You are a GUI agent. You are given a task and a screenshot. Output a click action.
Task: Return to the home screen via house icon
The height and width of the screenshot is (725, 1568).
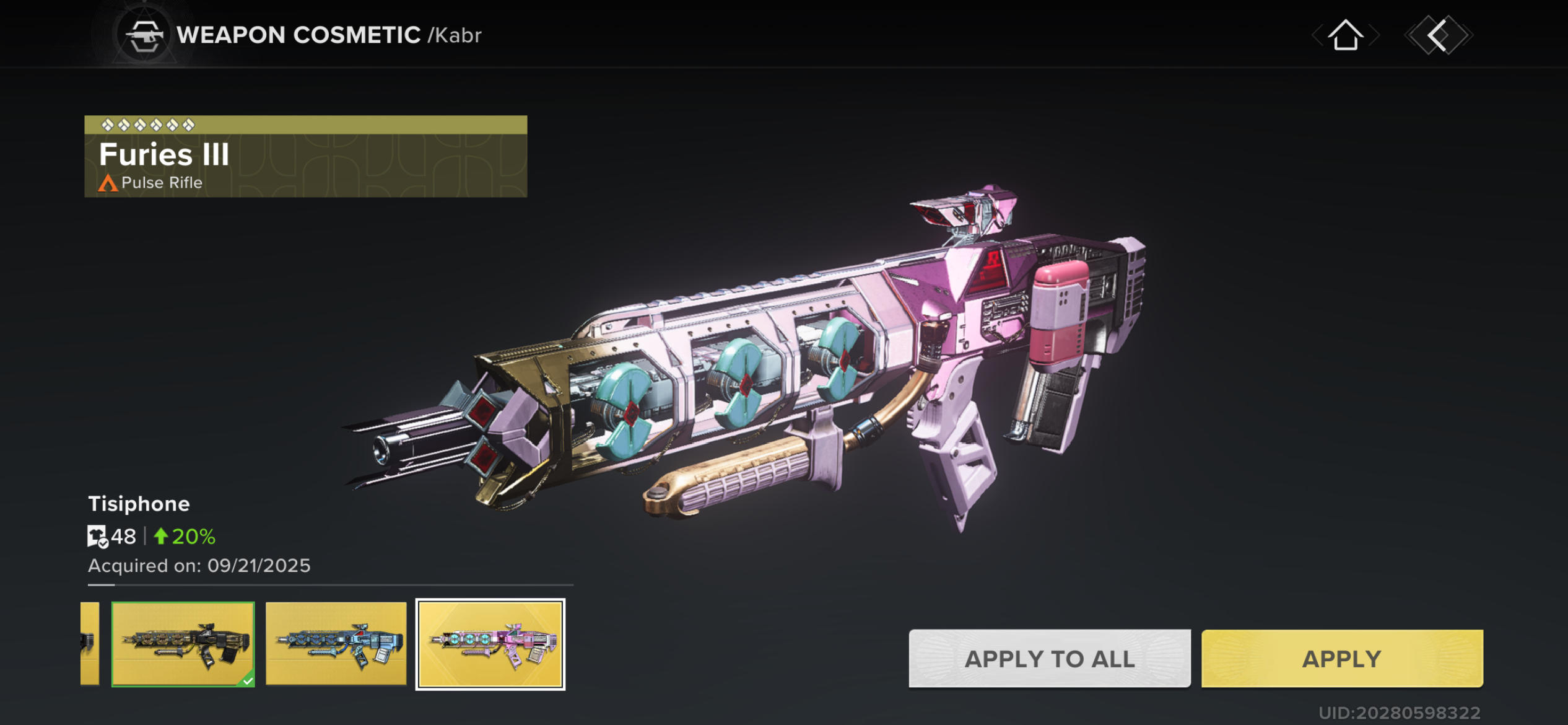click(x=1345, y=35)
